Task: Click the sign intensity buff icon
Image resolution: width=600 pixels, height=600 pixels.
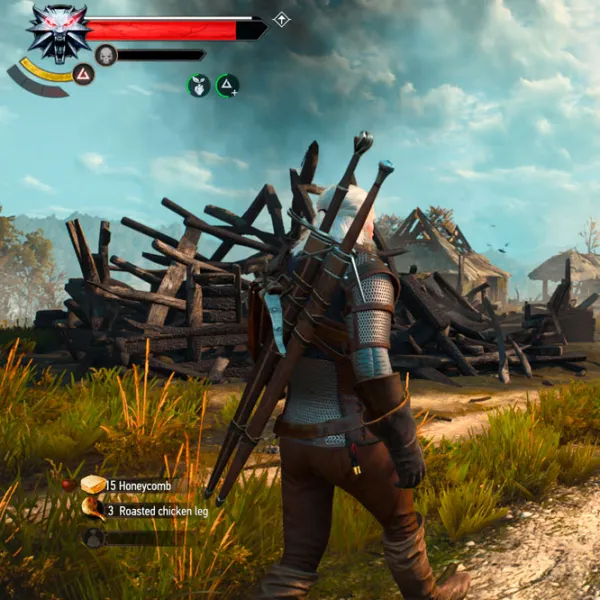Action: point(228,85)
